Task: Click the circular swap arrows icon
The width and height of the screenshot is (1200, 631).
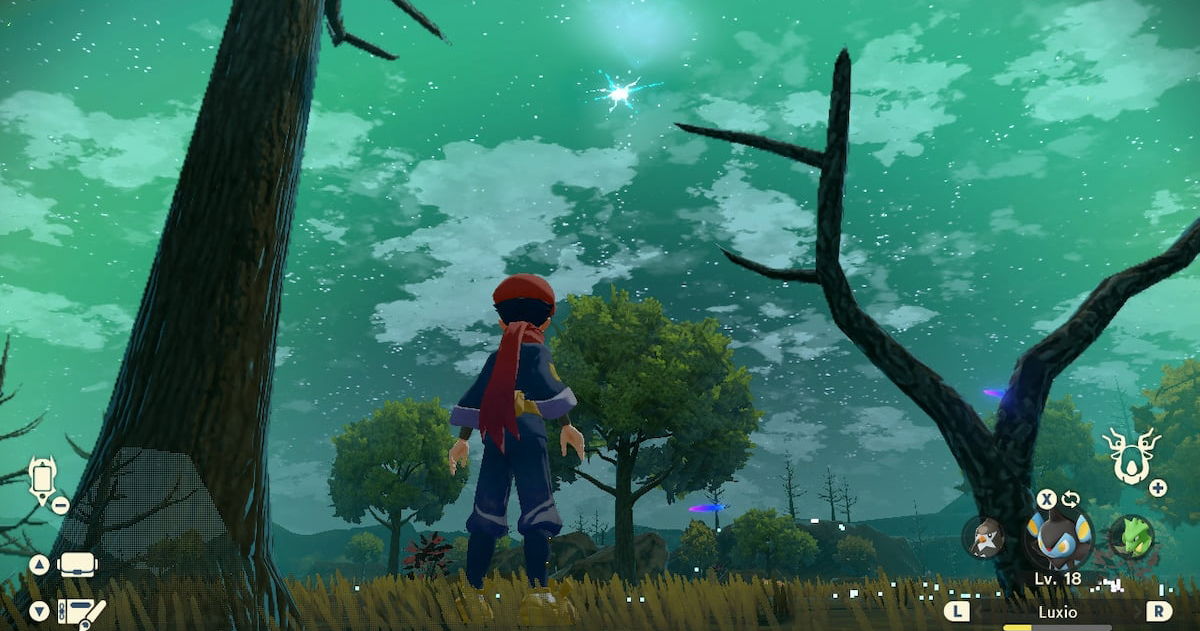Action: pos(1071,498)
